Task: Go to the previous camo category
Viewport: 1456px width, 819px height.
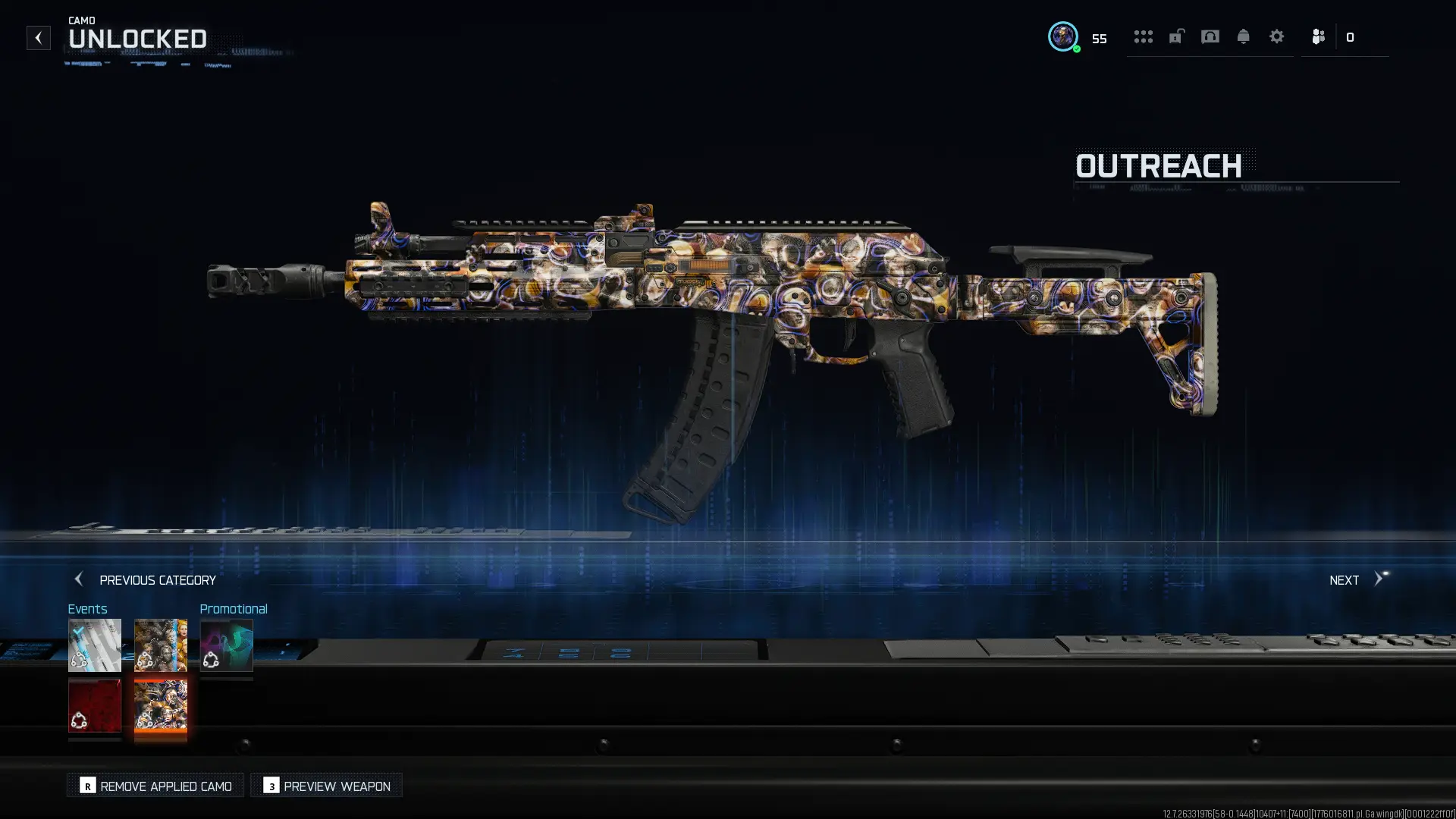Action: (144, 580)
